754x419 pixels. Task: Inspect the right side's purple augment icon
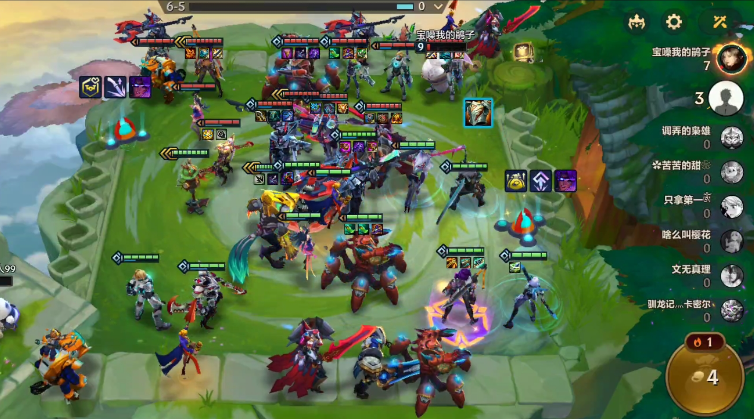pyautogui.click(x=566, y=181)
